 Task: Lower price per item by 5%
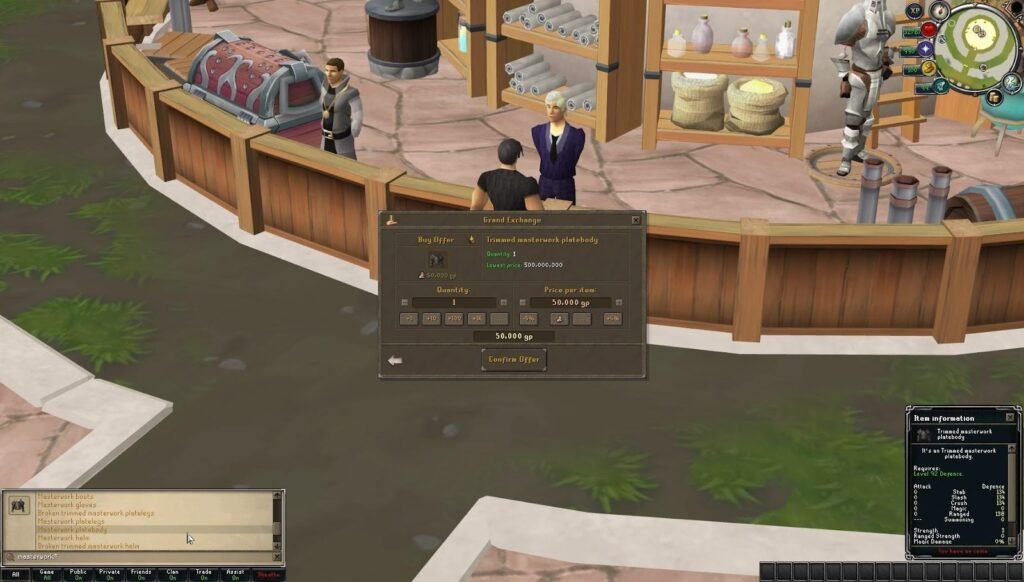click(x=529, y=319)
